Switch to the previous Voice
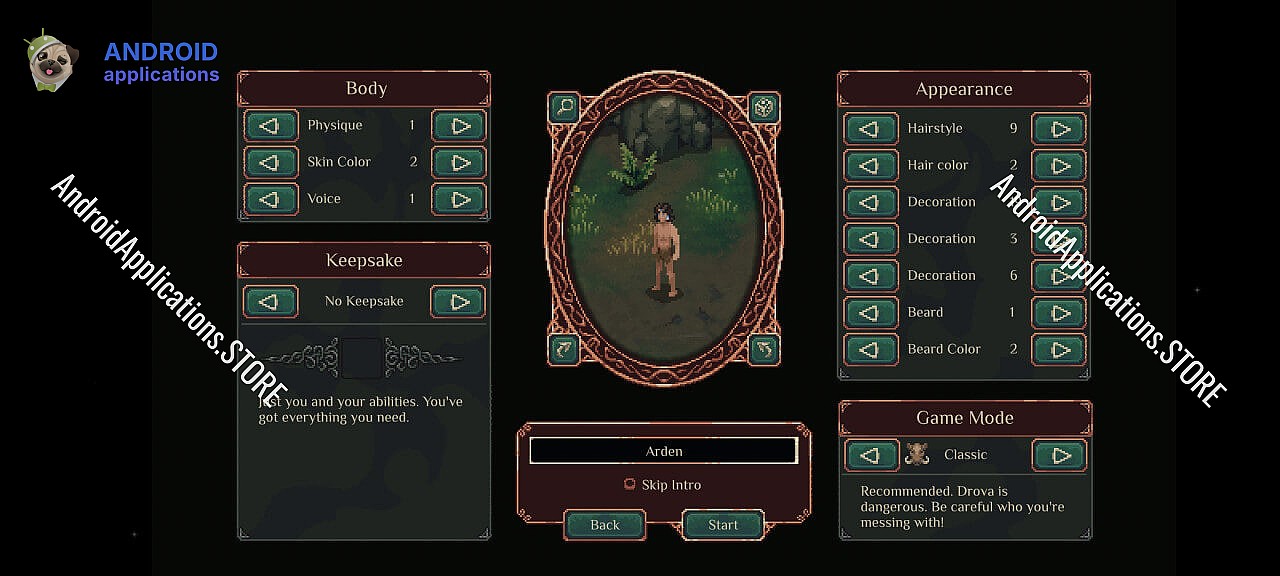The height and width of the screenshot is (576, 1280). pyautogui.click(x=270, y=199)
